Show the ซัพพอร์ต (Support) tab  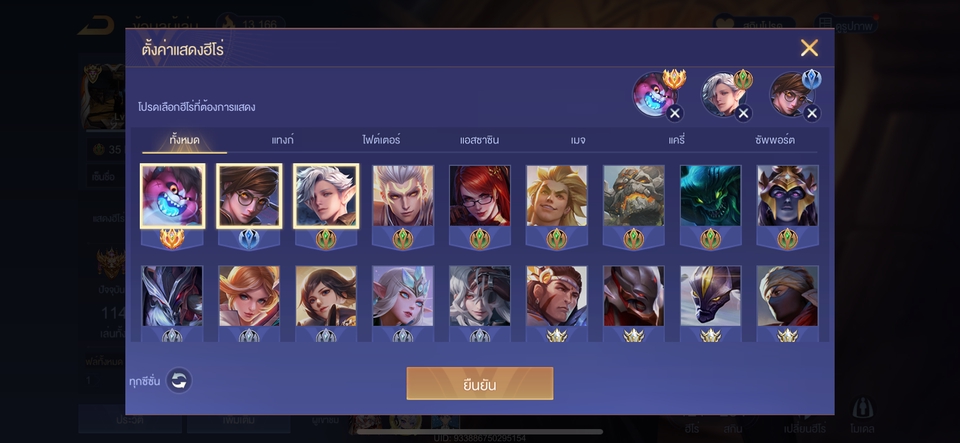[x=775, y=140]
